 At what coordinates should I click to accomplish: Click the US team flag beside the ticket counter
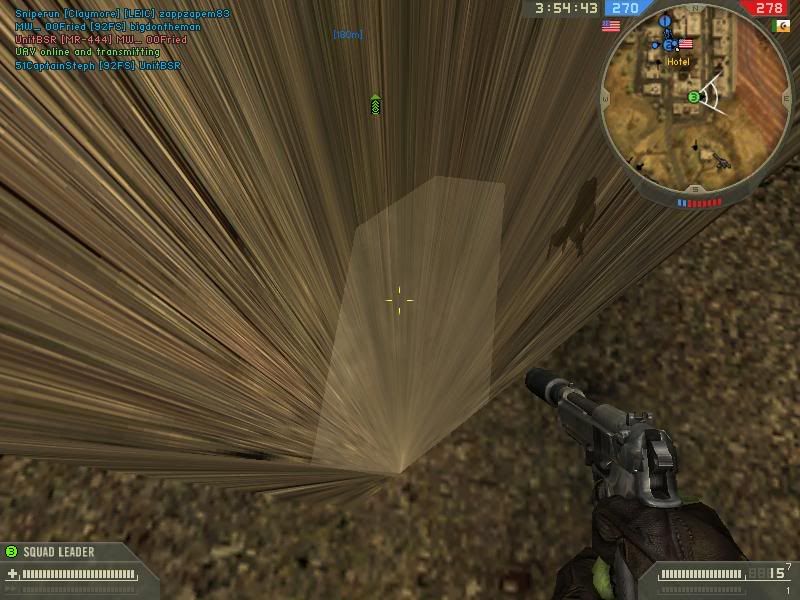click(x=610, y=27)
